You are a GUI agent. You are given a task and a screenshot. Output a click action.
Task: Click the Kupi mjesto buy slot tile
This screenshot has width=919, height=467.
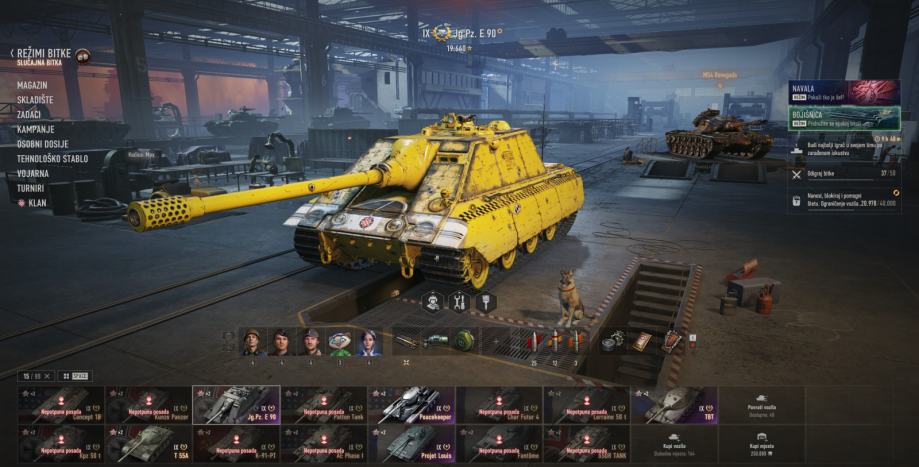click(x=762, y=443)
